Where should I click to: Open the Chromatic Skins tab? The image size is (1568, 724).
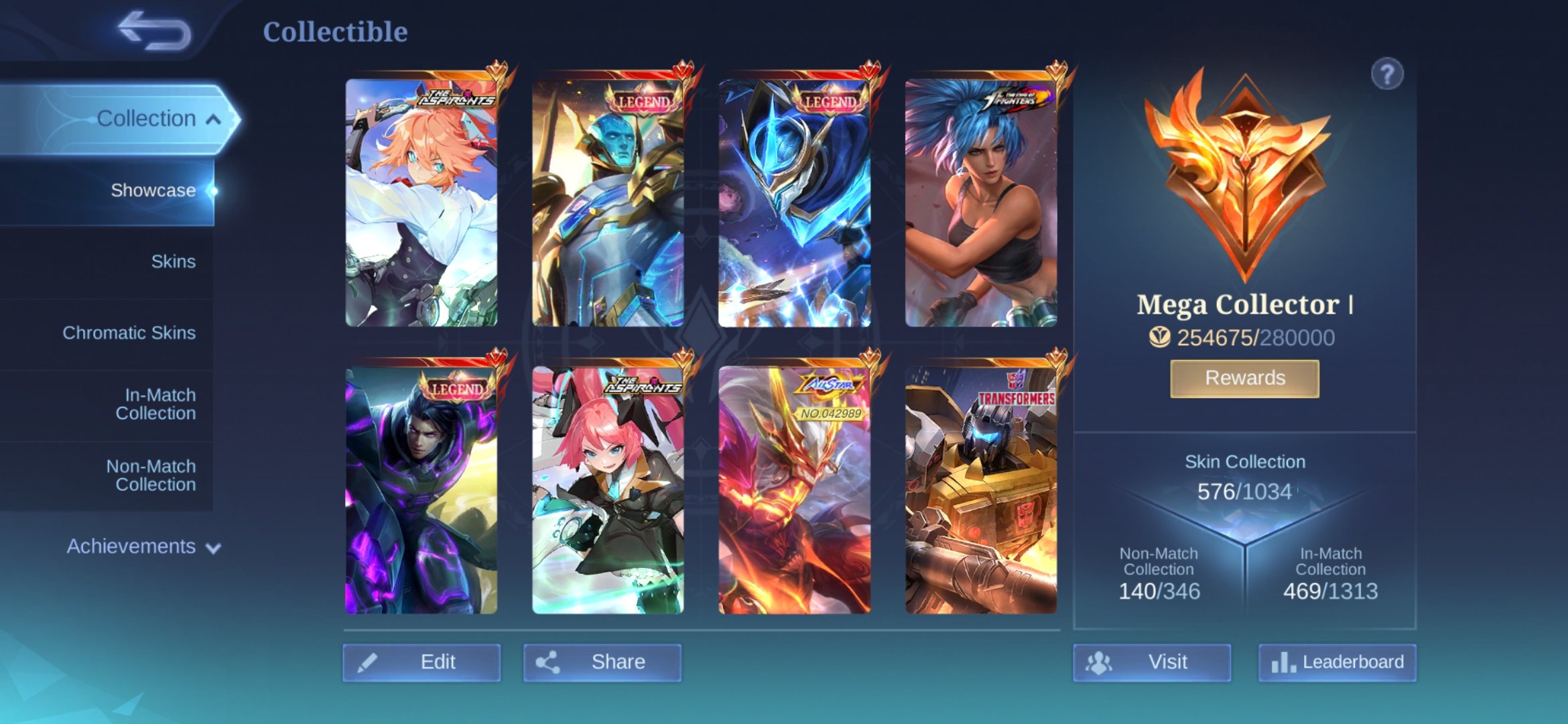click(x=130, y=332)
